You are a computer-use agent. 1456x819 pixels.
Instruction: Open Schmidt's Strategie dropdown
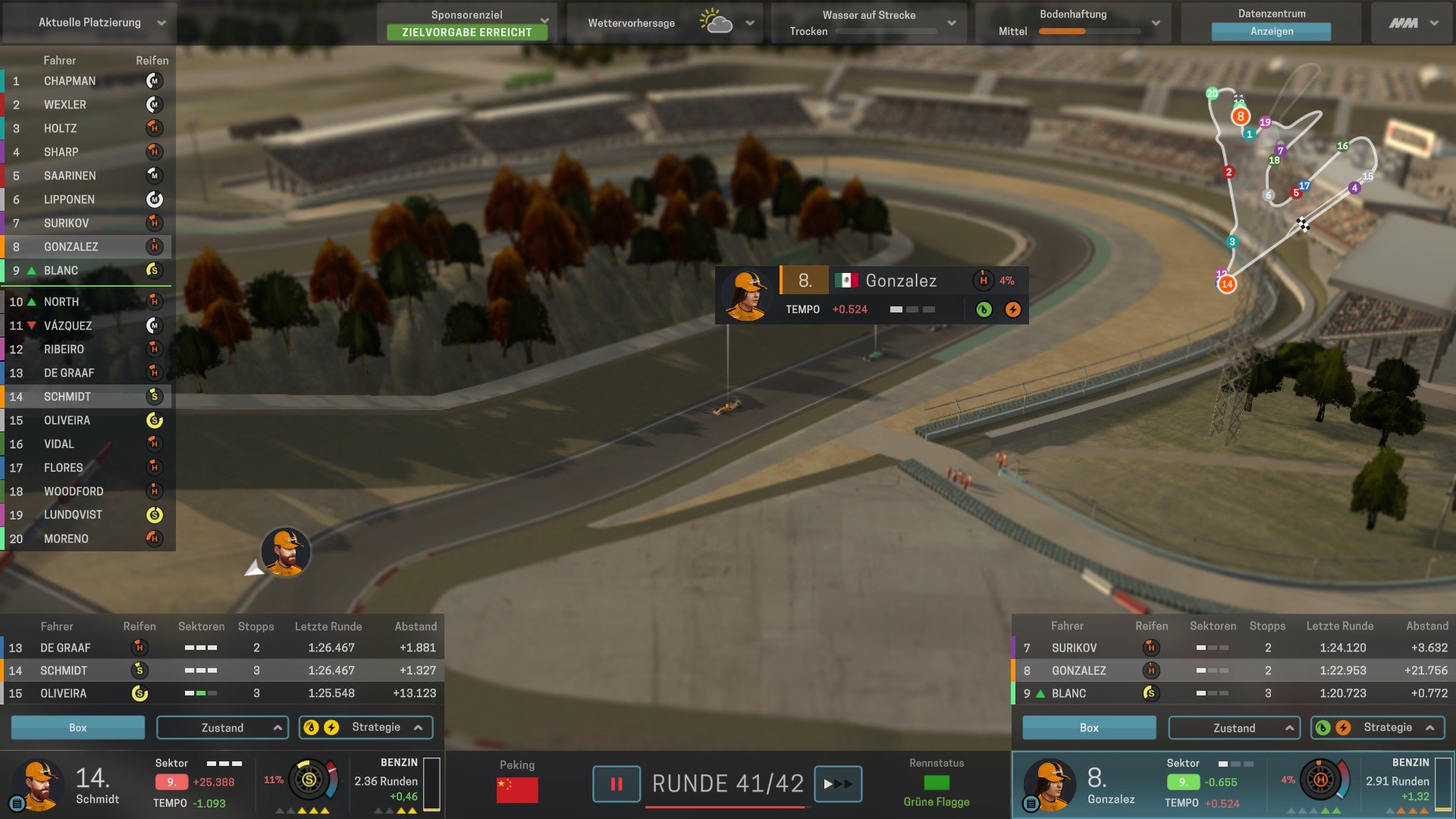pyautogui.click(x=366, y=727)
